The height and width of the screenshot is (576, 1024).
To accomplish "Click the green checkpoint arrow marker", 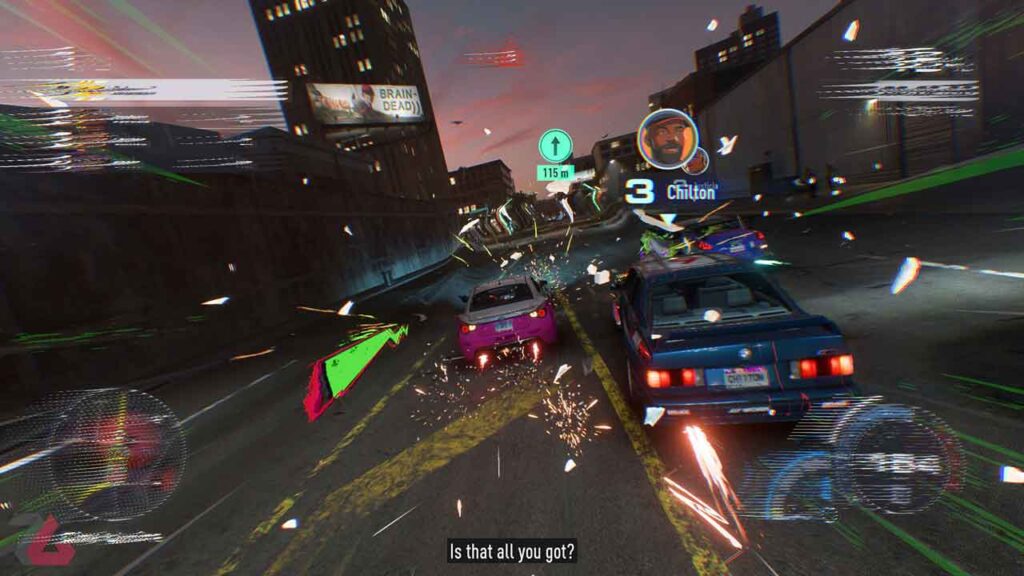I will tap(555, 146).
